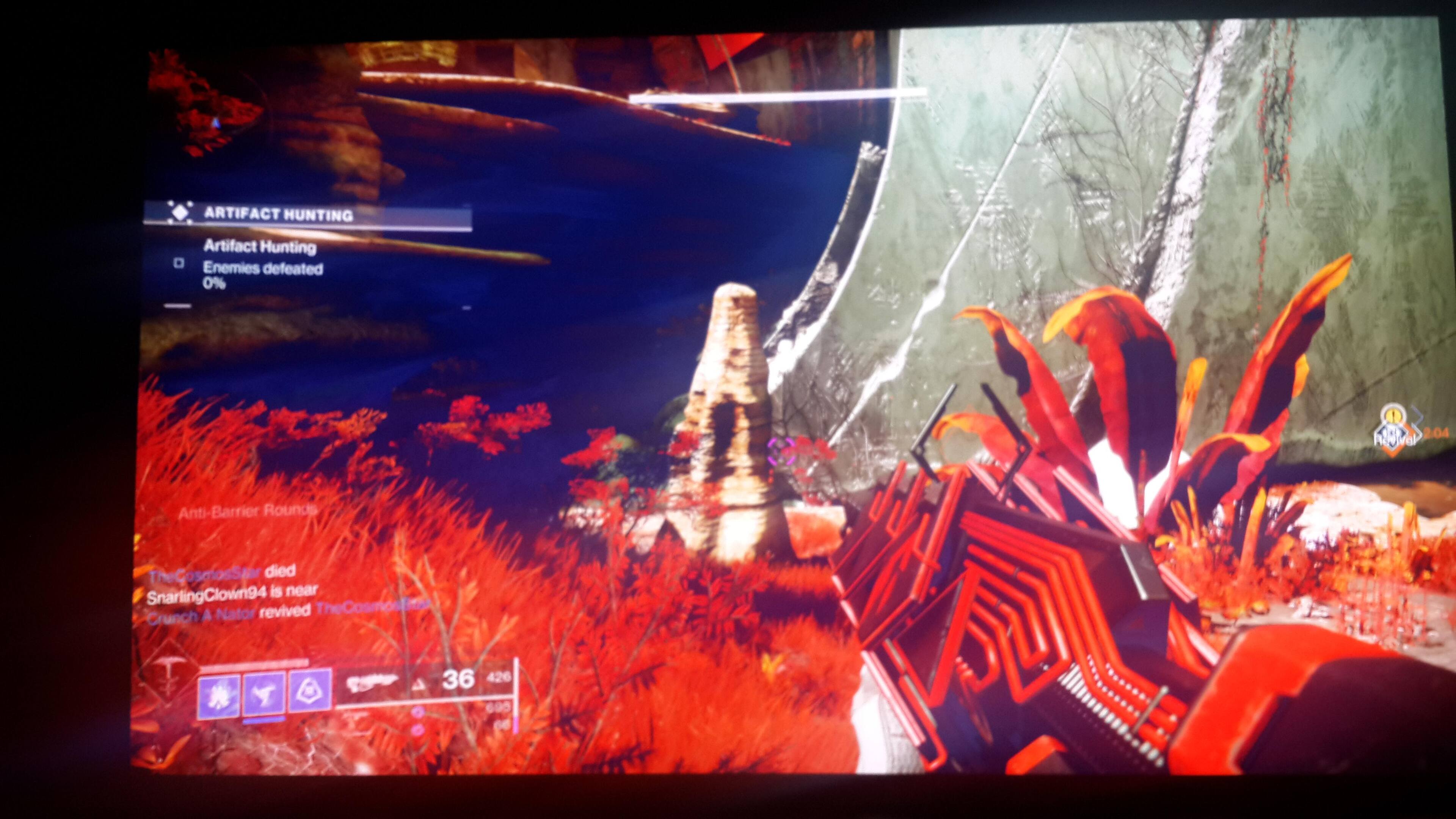
Task: Select the Anti-Barrier Rounds perk label
Action: pos(246,511)
